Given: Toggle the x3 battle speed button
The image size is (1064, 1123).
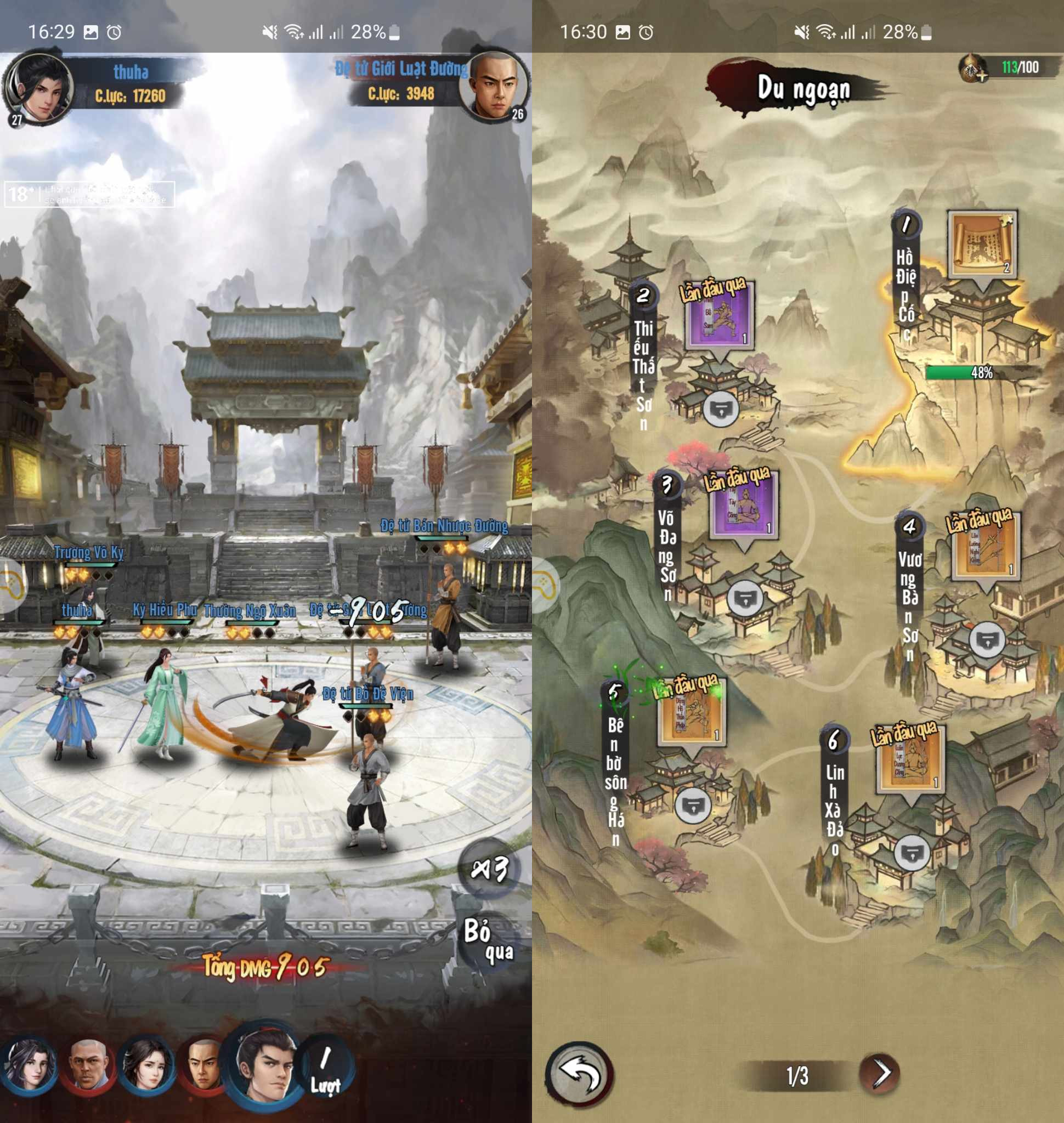Looking at the screenshot, I should 489,869.
